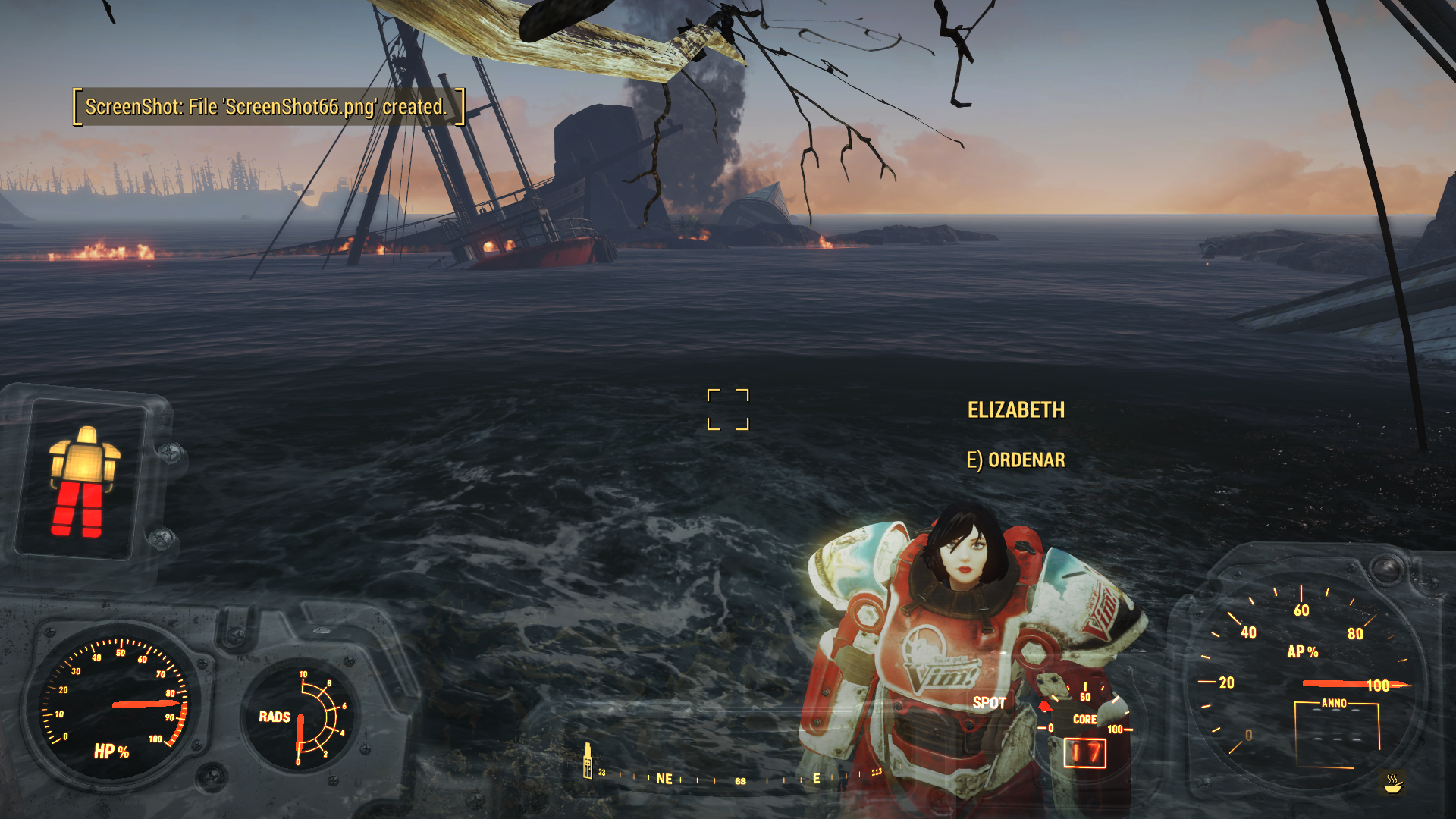Click the steaming bowl status icon
Viewport: 1456px width, 819px height.
click(1392, 782)
